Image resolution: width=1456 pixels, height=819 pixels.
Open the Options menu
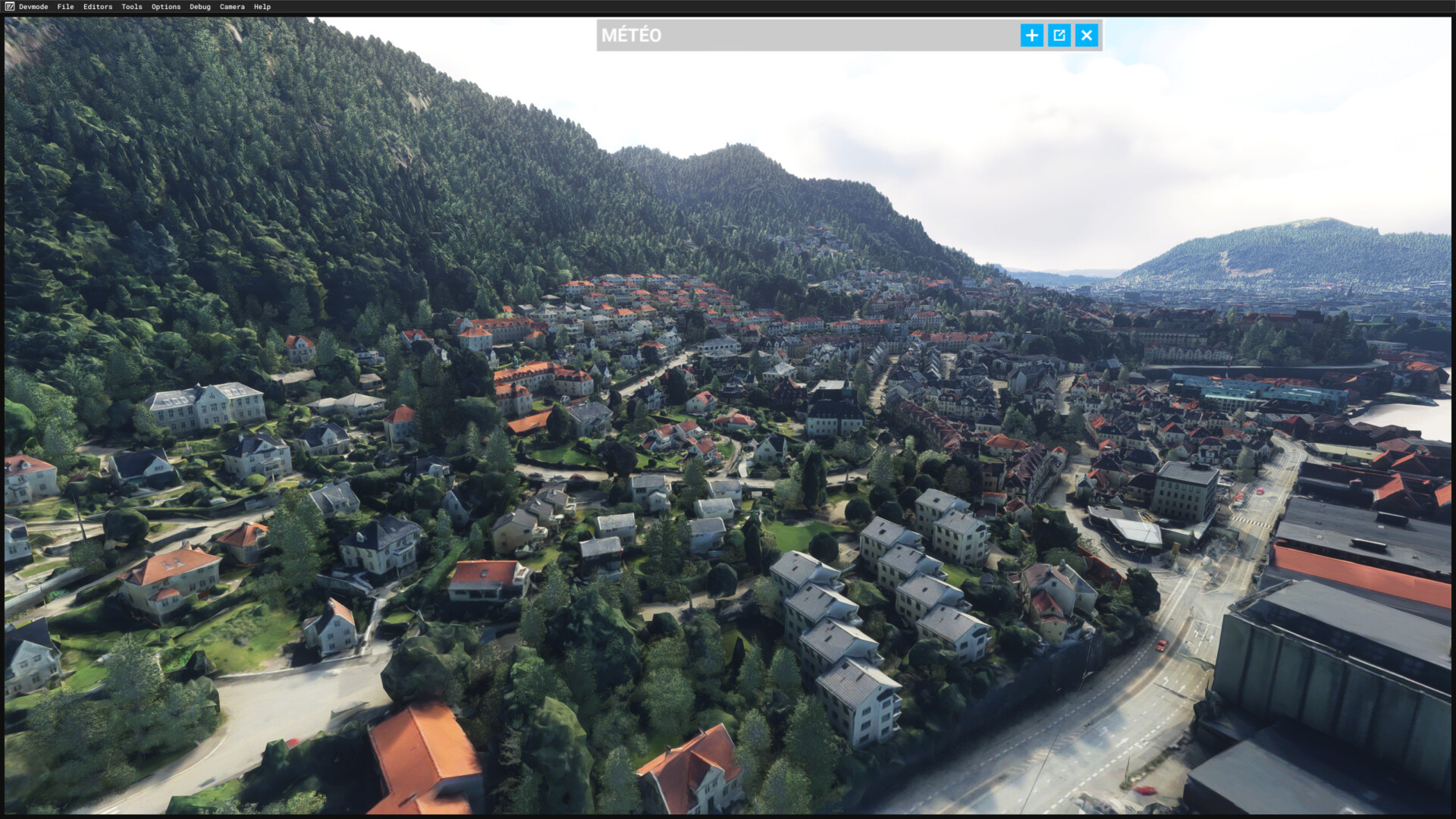coord(166,7)
